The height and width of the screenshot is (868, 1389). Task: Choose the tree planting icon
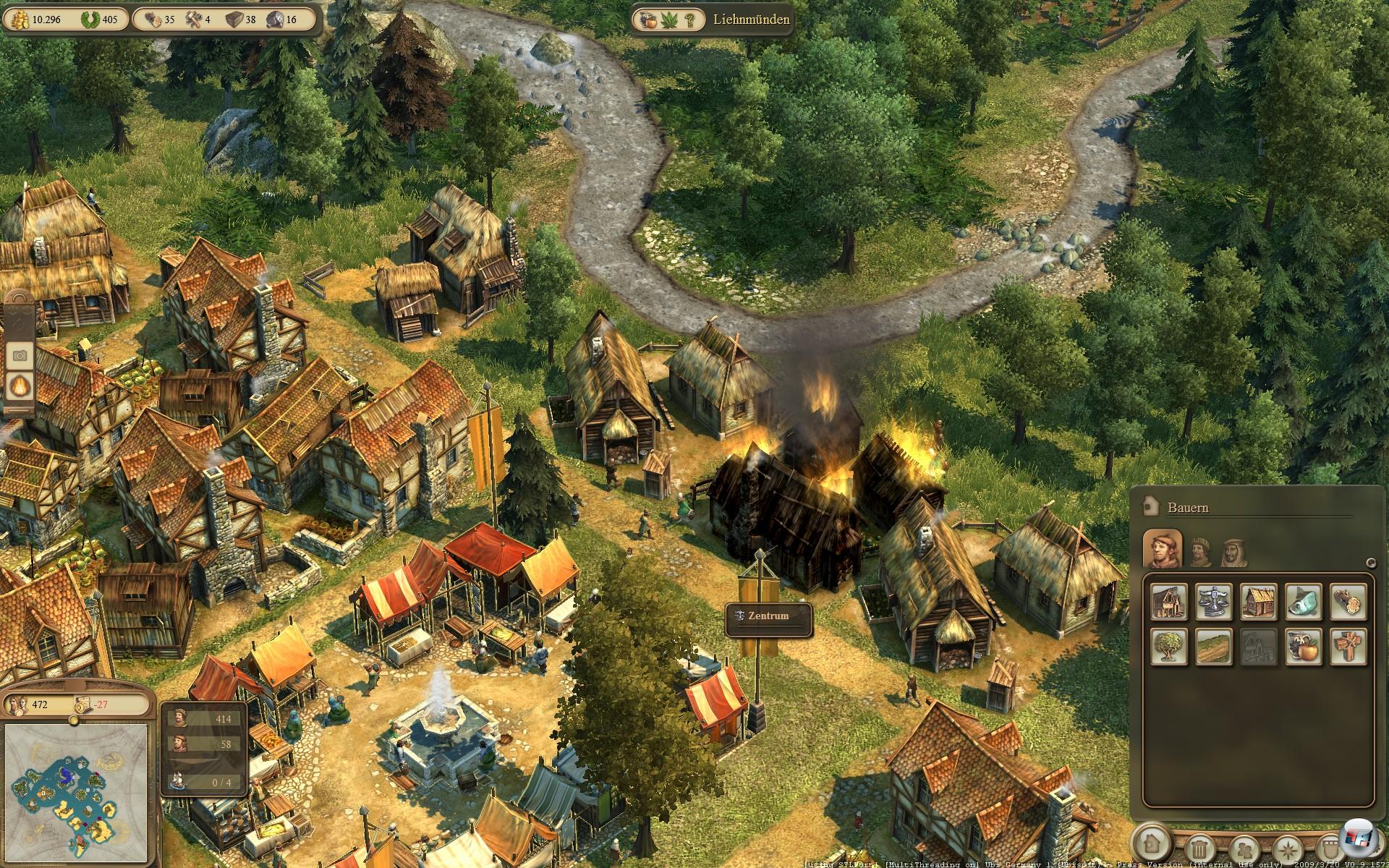click(x=1168, y=647)
